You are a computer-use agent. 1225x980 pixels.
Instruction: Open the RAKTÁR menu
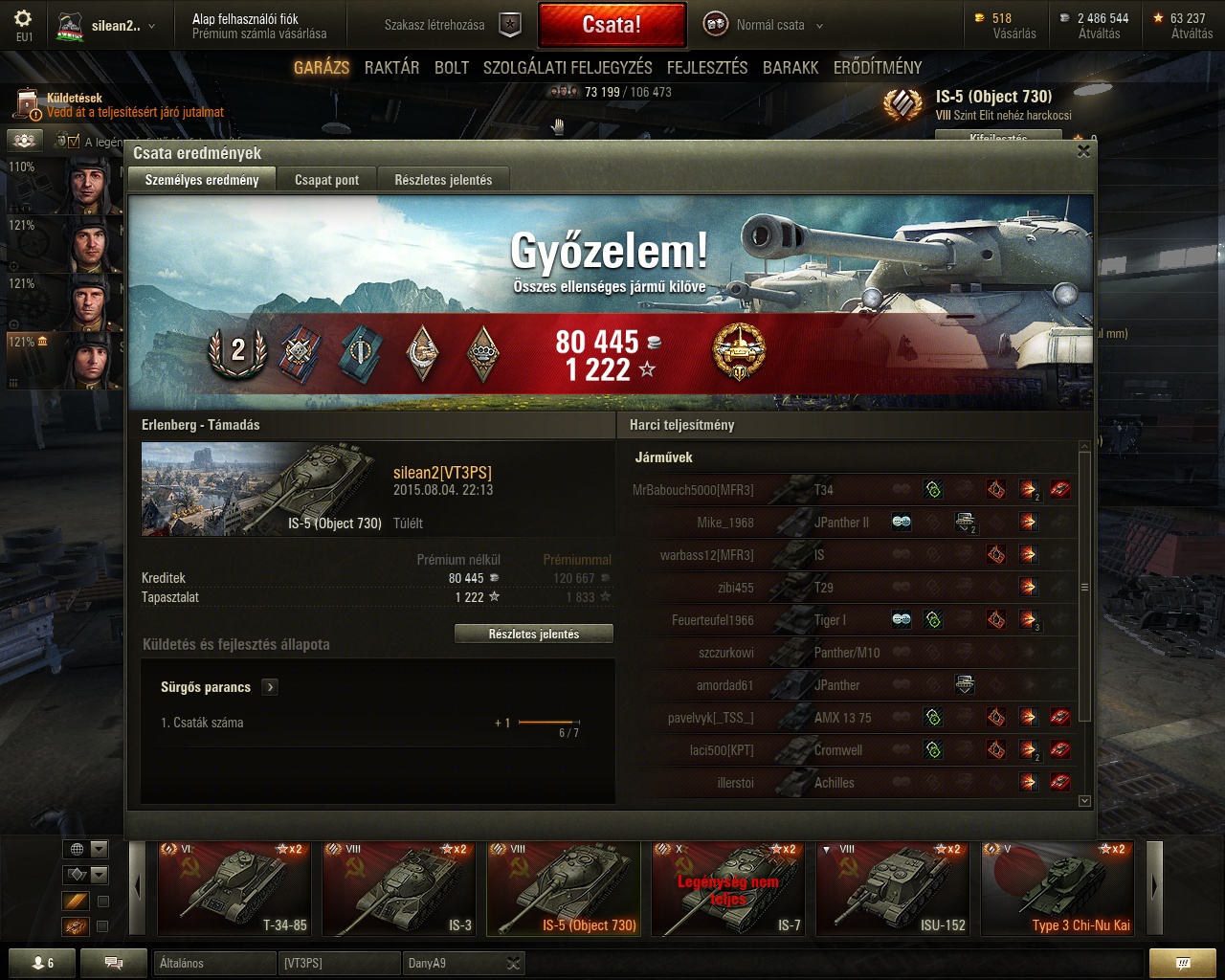point(391,67)
